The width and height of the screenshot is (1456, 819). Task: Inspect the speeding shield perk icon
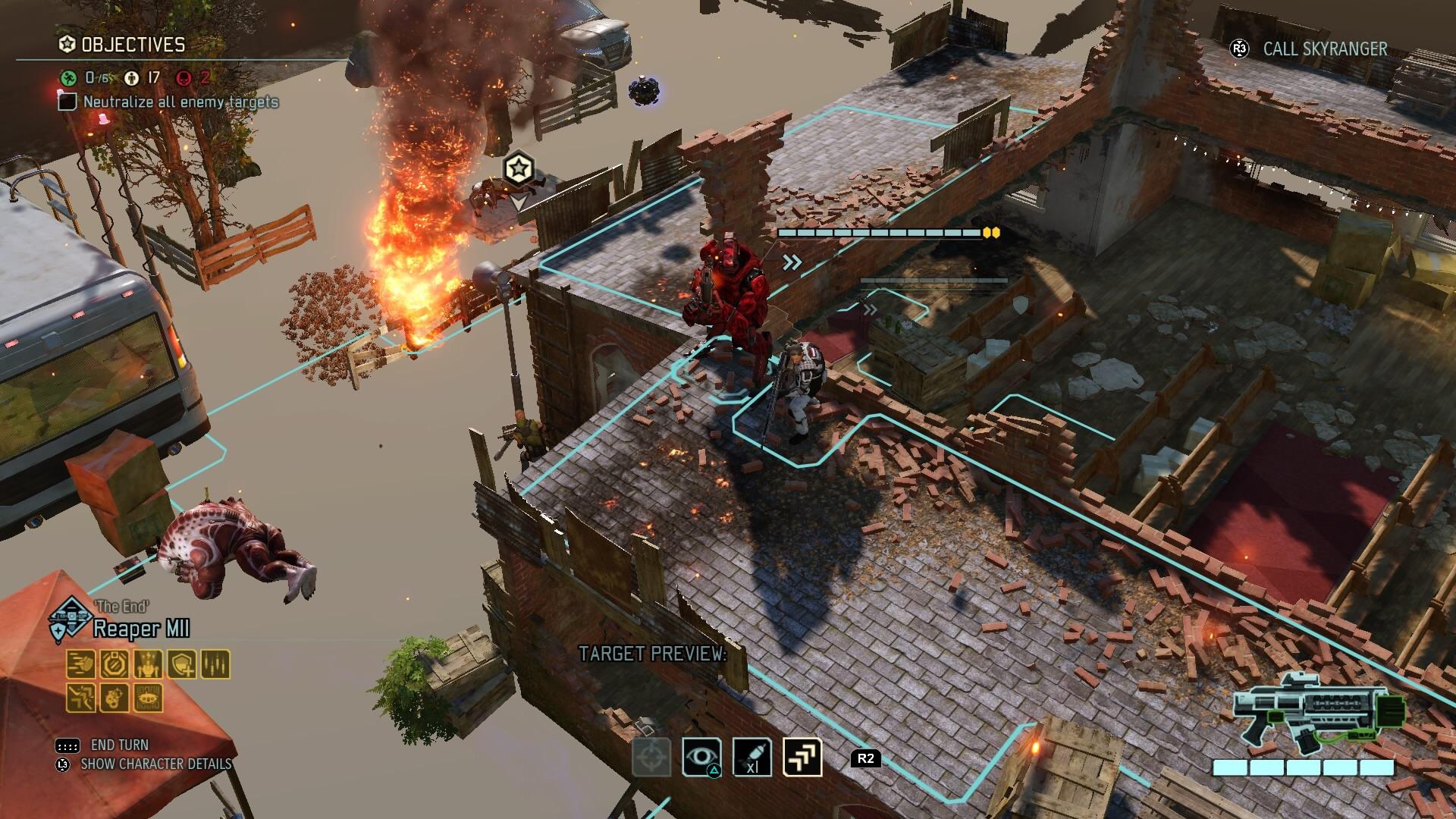[x=81, y=664]
